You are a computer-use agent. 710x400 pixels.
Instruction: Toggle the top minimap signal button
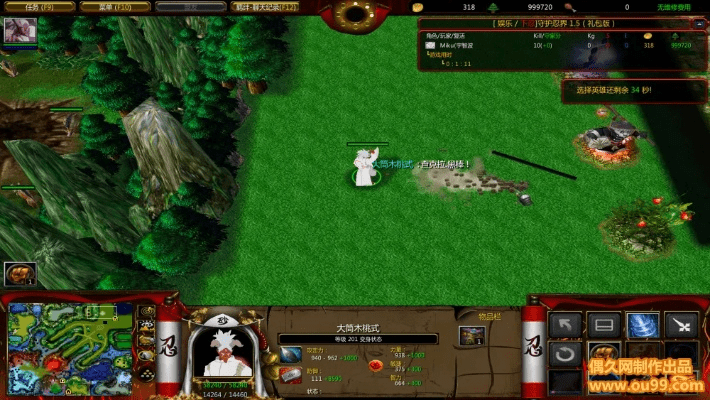point(146,310)
